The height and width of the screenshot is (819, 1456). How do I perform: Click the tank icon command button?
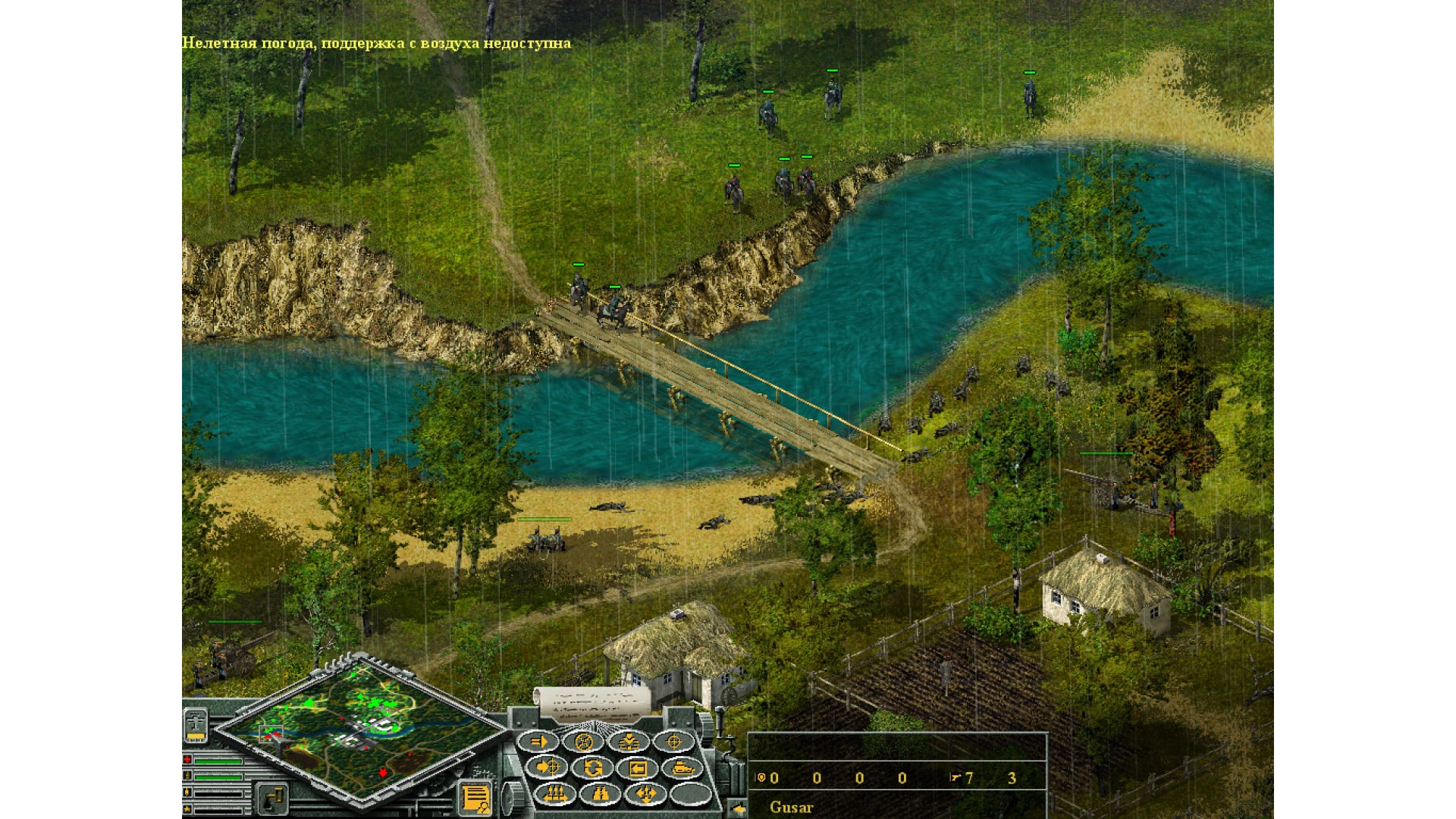pos(682,768)
